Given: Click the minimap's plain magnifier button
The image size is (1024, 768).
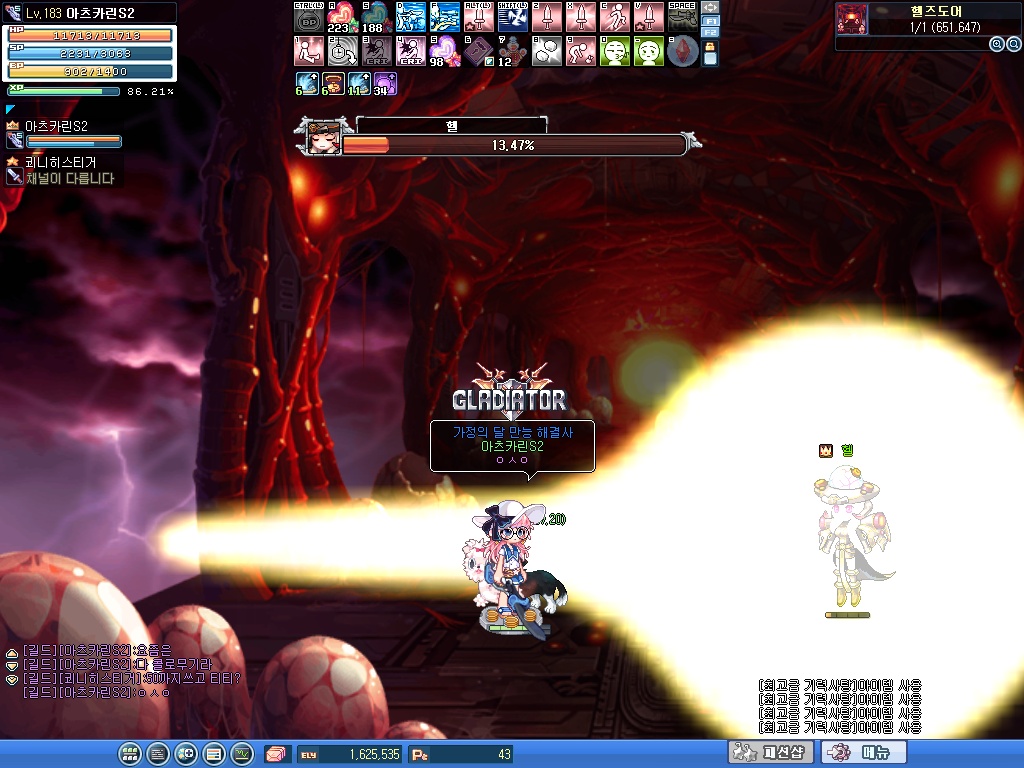Looking at the screenshot, I should tap(1013, 44).
